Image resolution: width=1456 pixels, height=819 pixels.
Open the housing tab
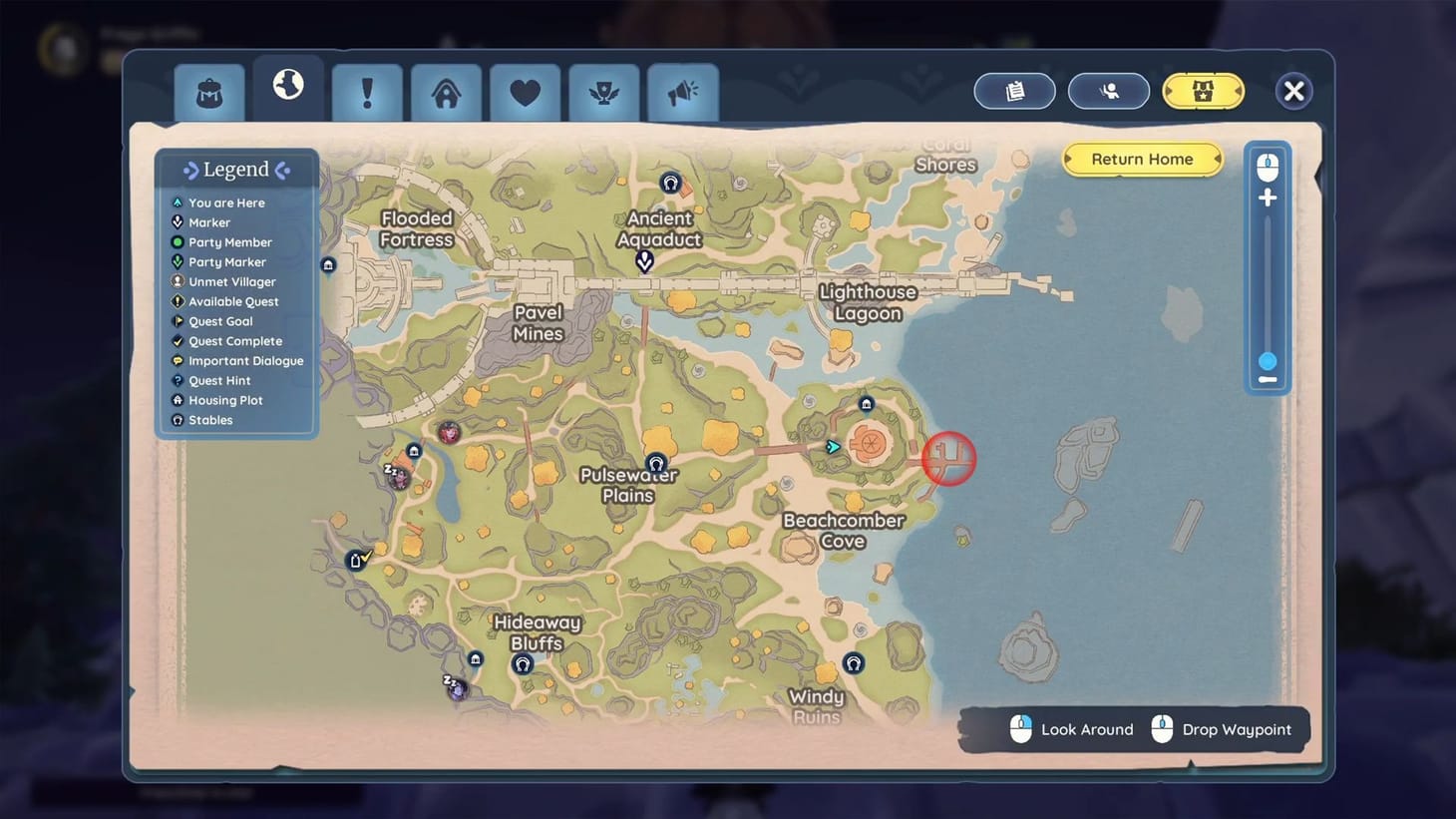coord(445,91)
